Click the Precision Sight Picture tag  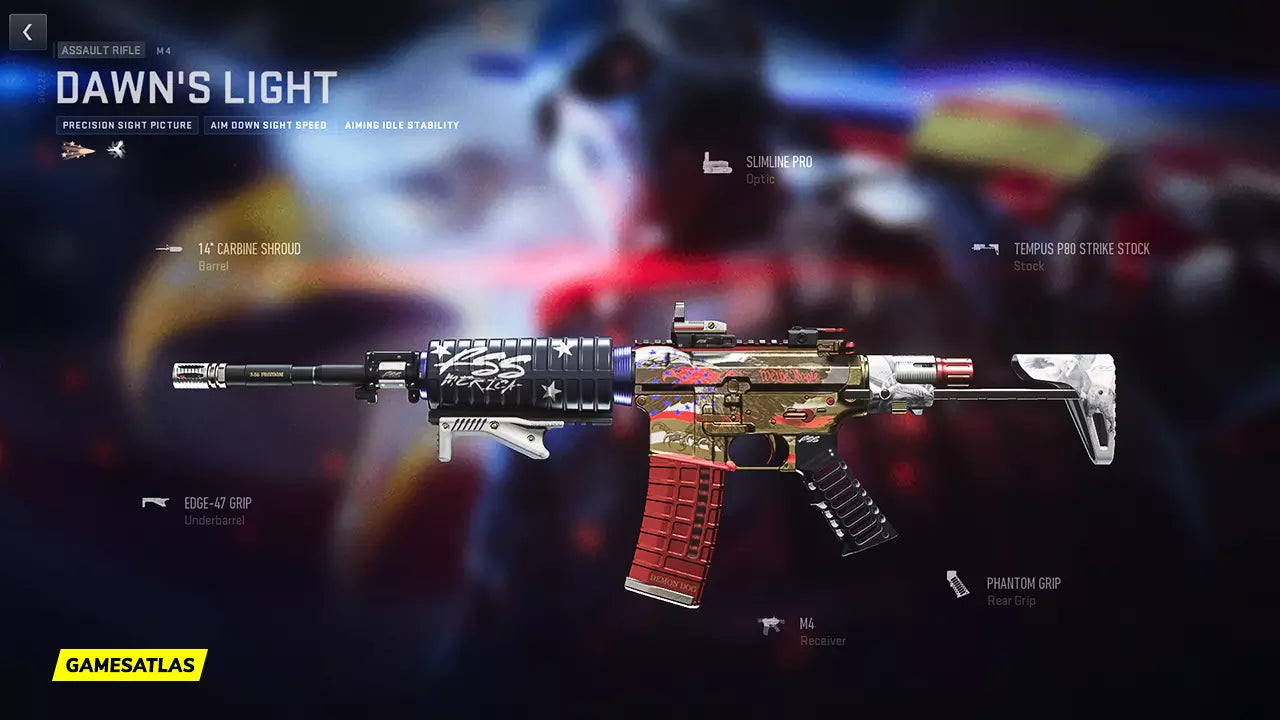pos(127,126)
